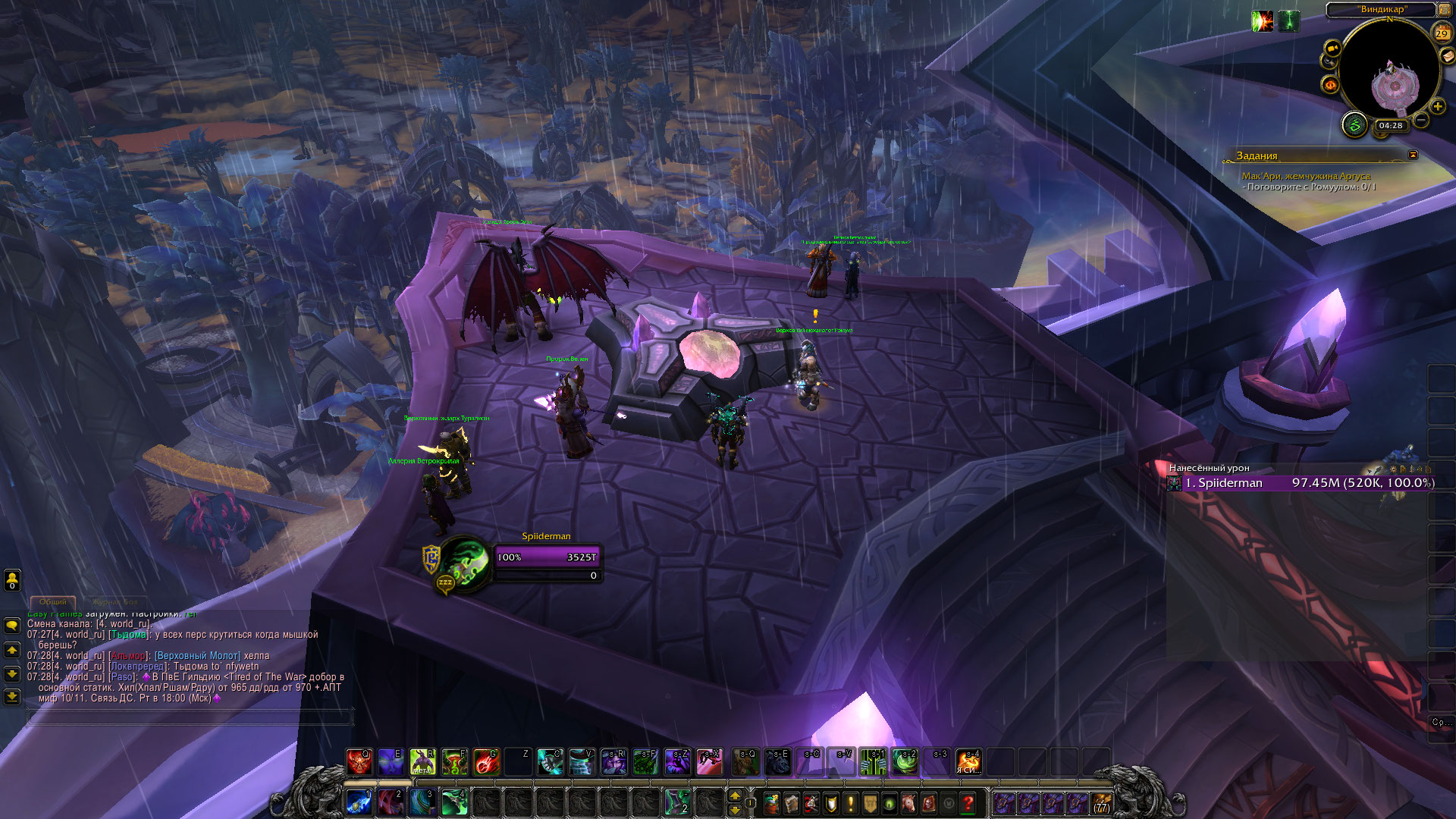Select the Spiiderman damage meter row

[1301, 483]
